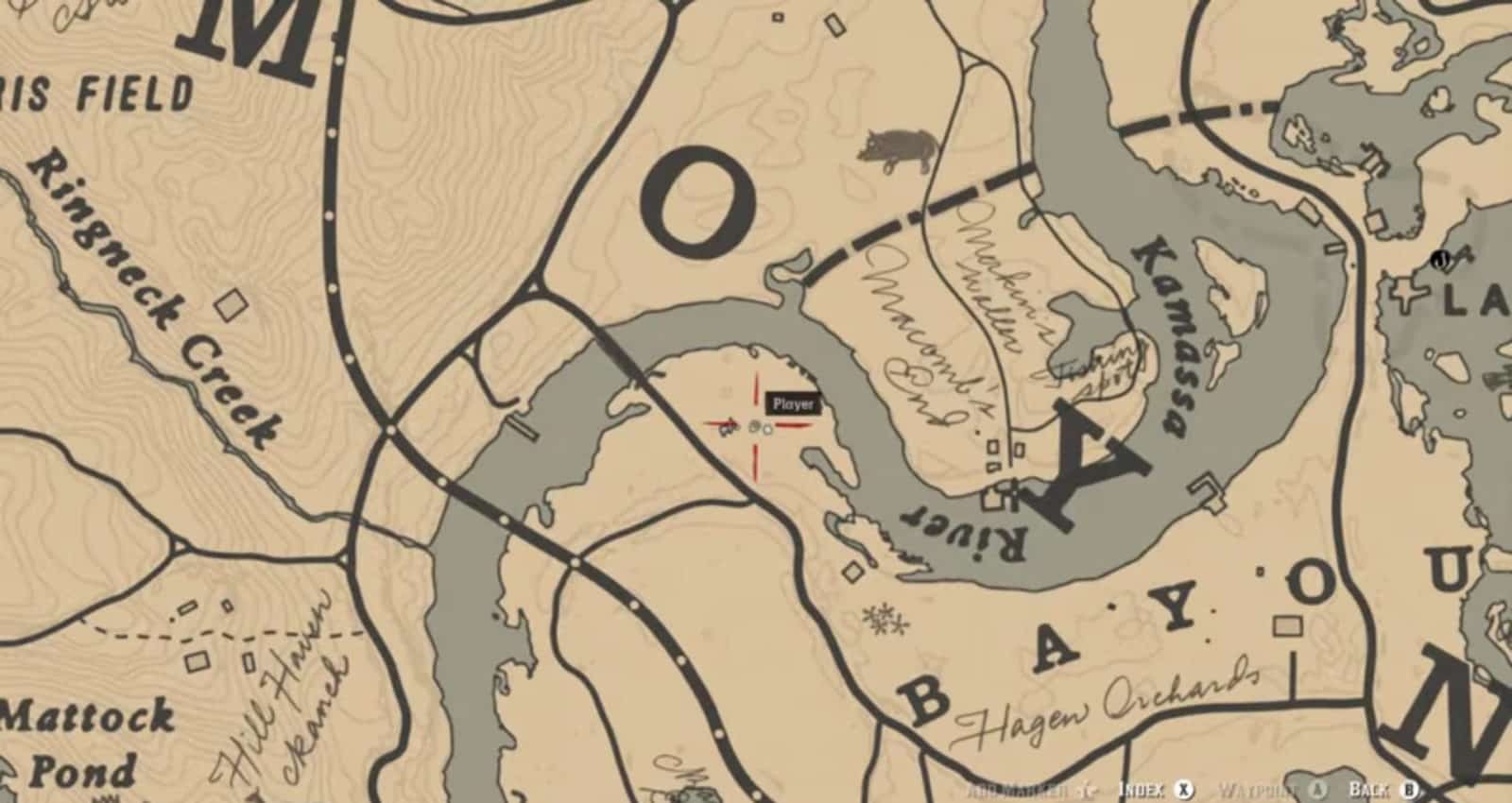Screen dimensions: 1512x803
Task: Select the boar animal icon near Kamassa River
Action: click(898, 146)
